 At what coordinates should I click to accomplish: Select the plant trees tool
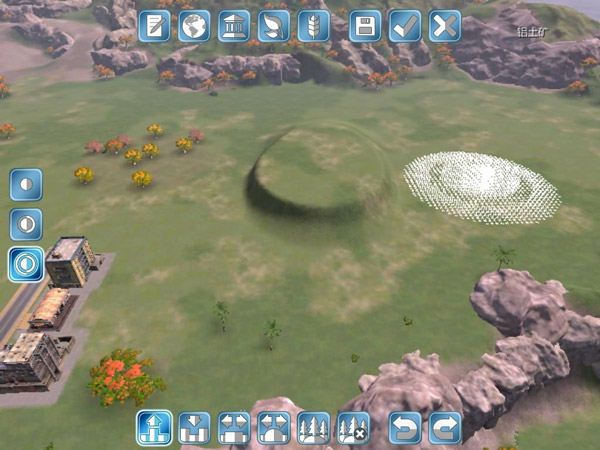point(314,428)
